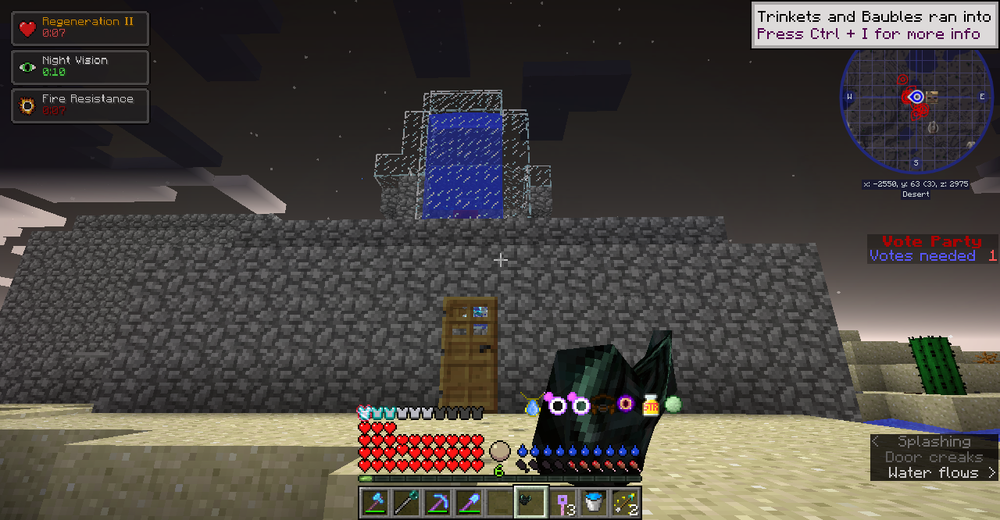Select the diamond axe hotbar slot
Viewport: 1000px width, 520px height.
pos(375,502)
